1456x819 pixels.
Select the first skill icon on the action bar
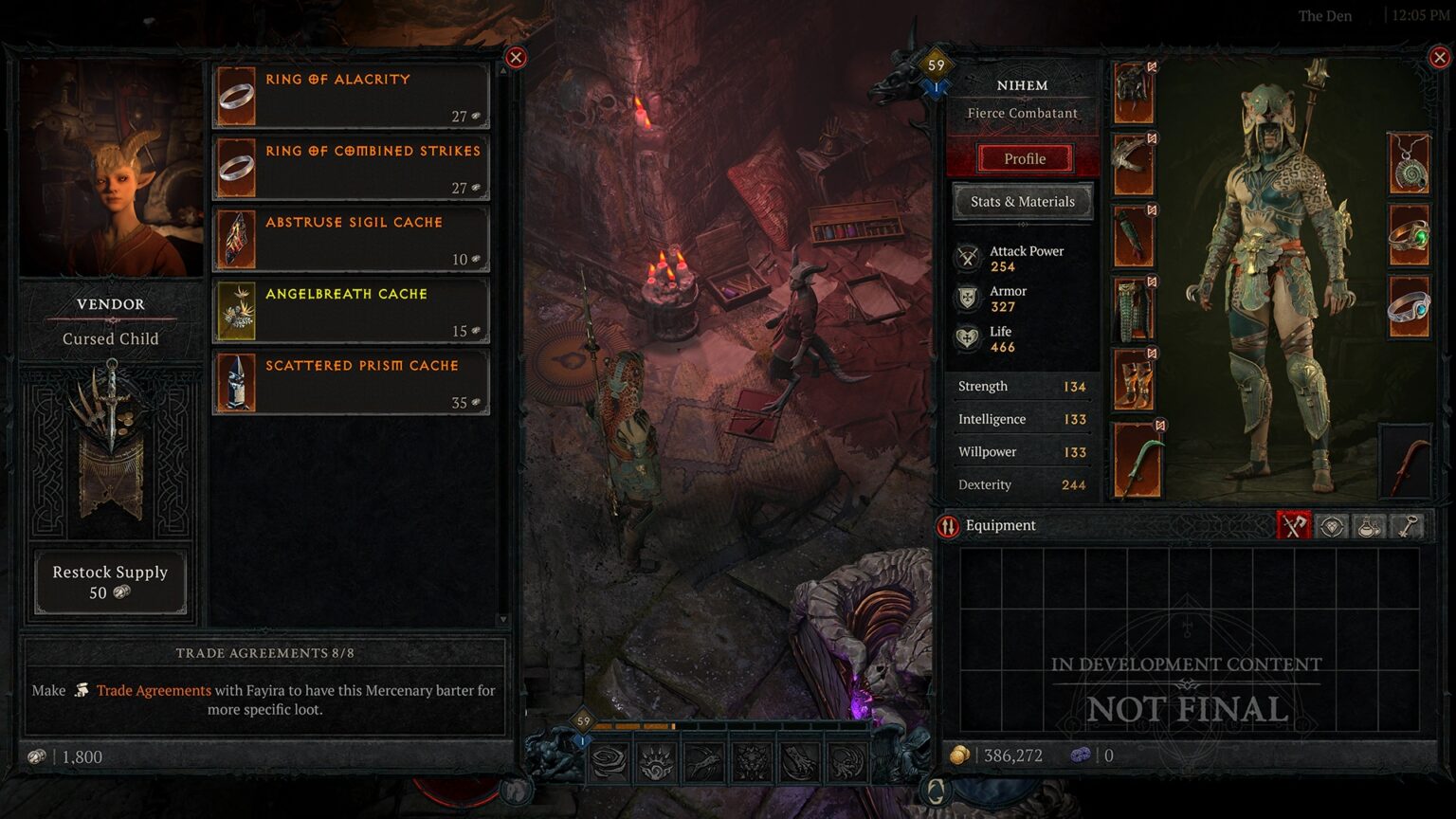coord(610,761)
